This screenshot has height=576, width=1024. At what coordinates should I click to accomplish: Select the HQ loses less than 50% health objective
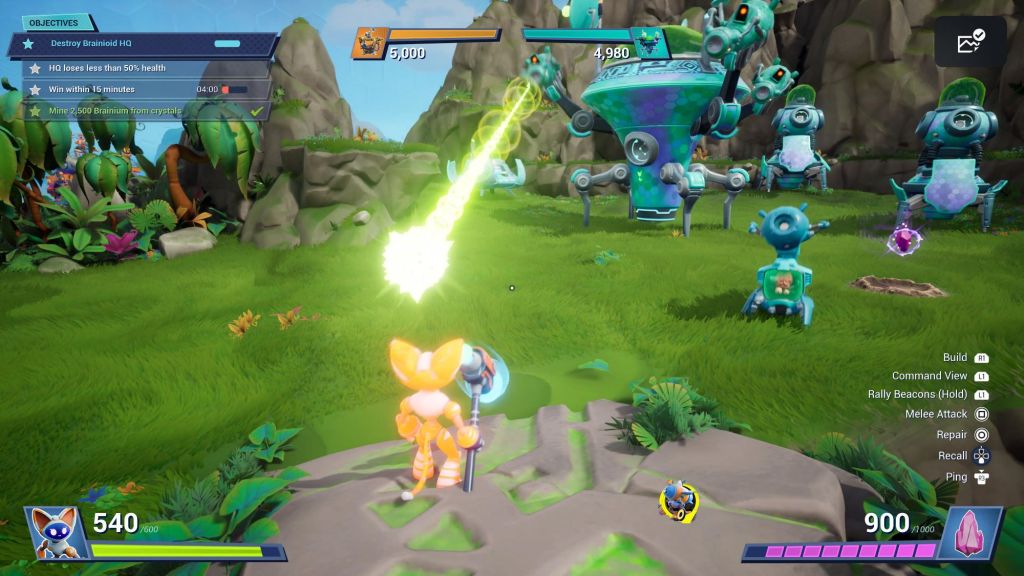coord(140,68)
